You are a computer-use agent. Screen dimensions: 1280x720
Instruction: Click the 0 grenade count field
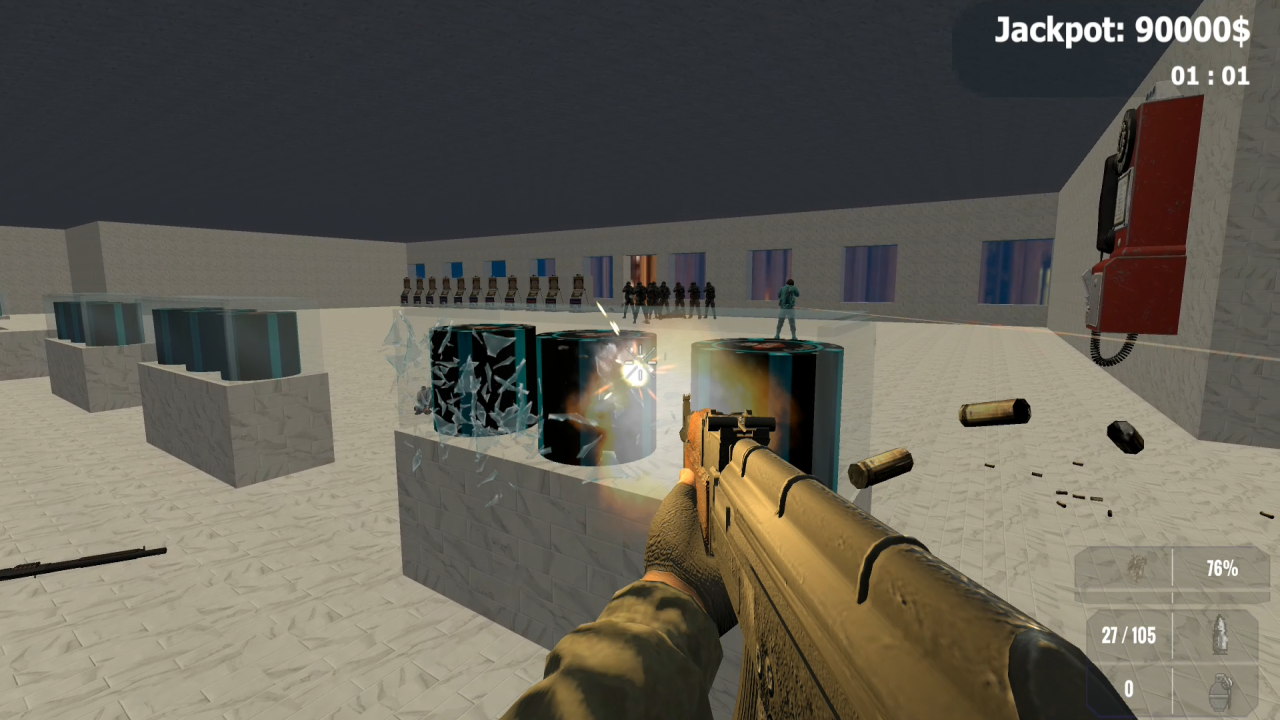[1130, 689]
